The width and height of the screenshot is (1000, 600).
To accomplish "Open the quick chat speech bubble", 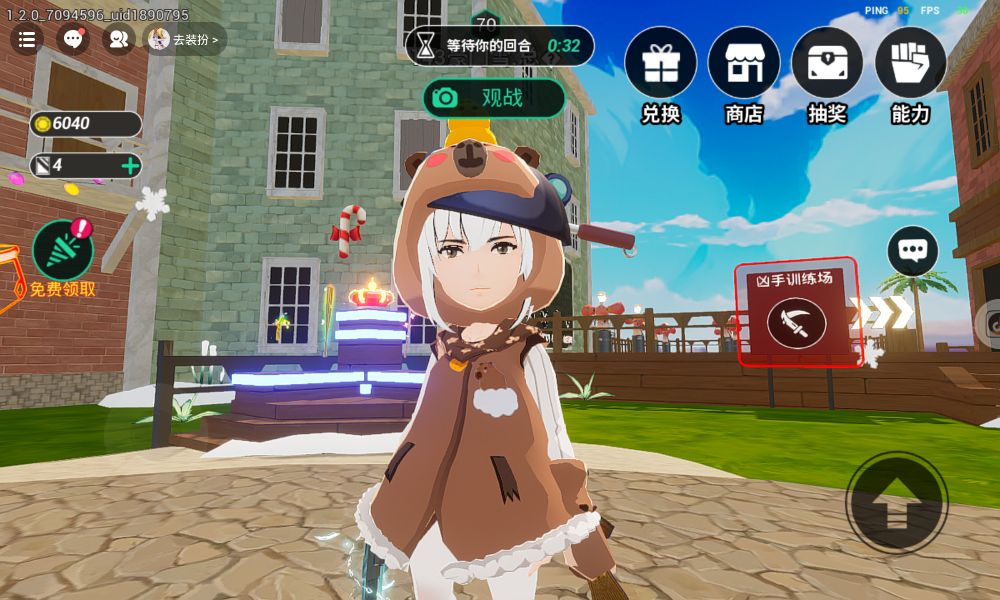I will click(x=912, y=251).
